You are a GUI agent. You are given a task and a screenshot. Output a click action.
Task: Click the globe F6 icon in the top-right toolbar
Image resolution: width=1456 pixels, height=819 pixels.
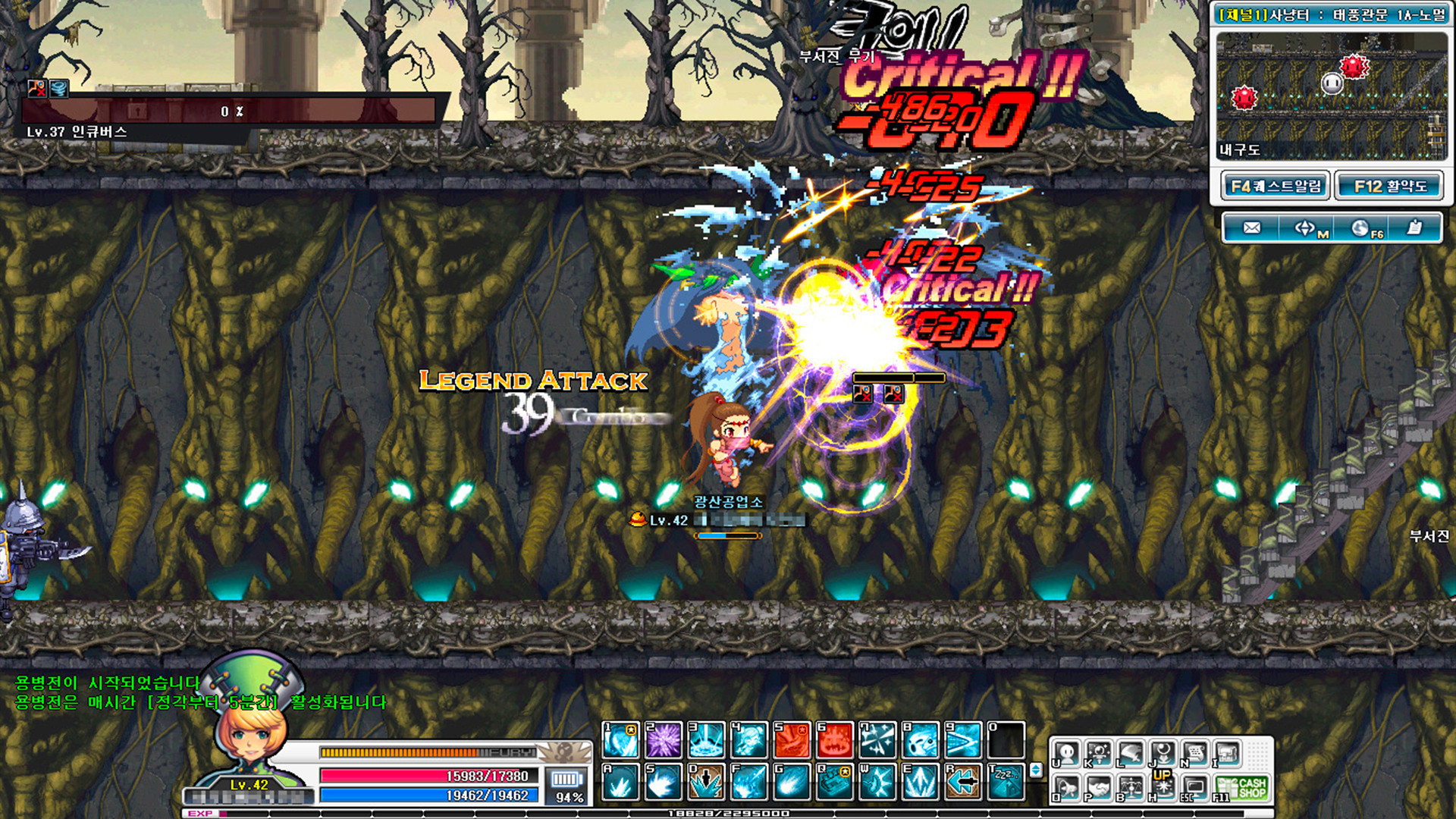(x=1361, y=227)
